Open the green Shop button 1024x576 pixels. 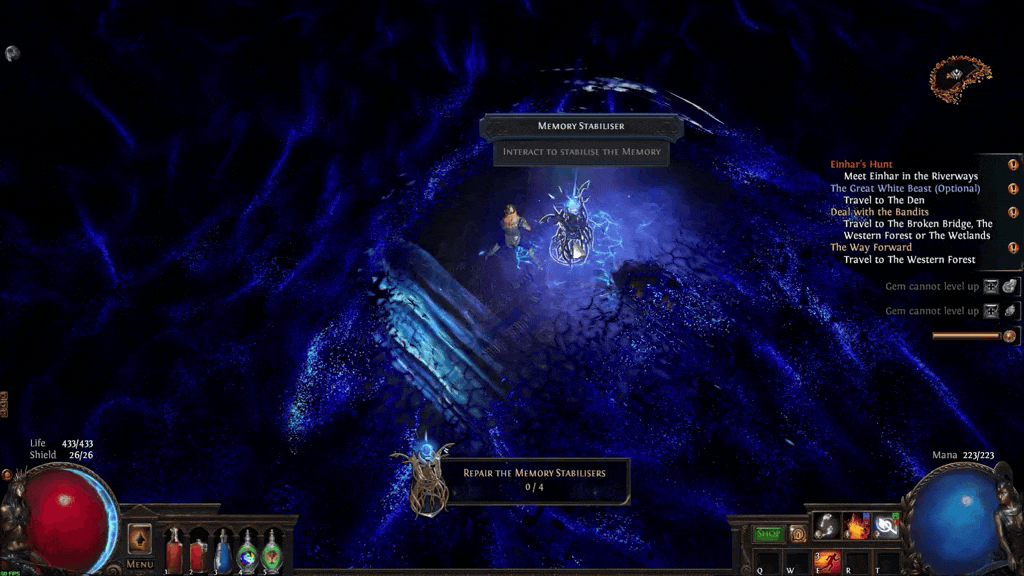(768, 534)
